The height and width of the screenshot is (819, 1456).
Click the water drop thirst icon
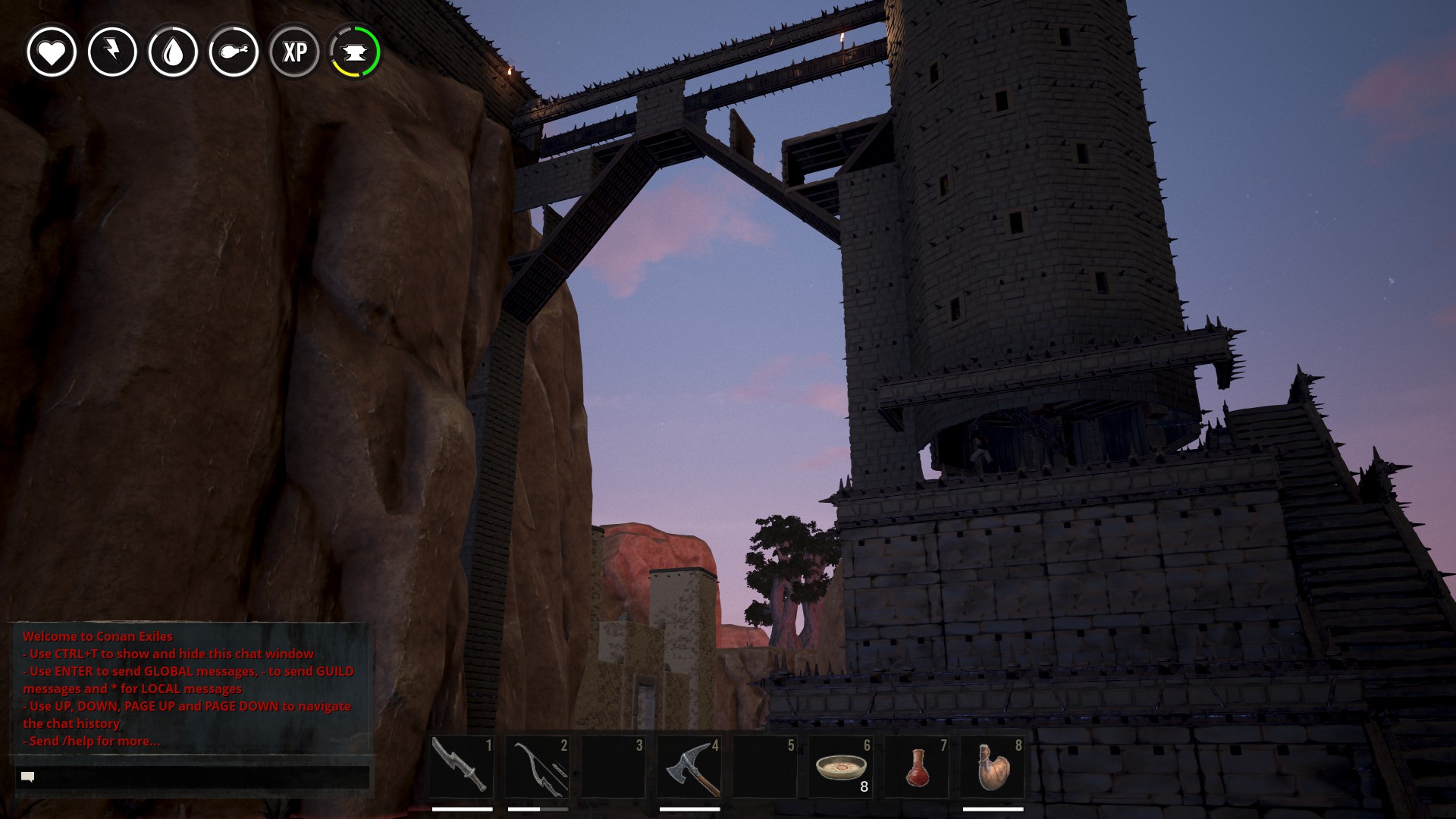(173, 52)
